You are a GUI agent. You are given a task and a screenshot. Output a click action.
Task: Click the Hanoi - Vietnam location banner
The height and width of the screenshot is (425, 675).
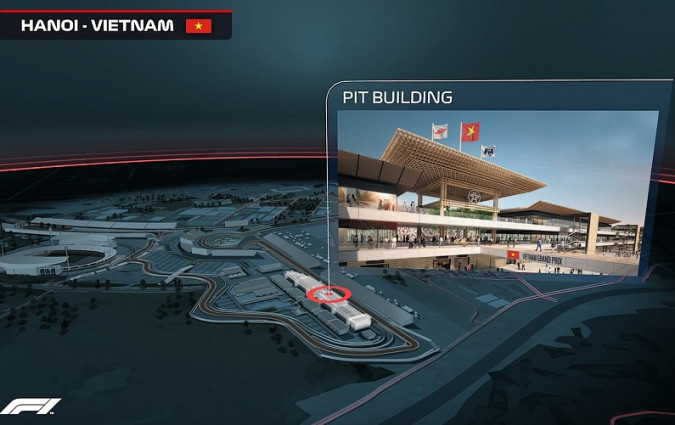[115, 25]
